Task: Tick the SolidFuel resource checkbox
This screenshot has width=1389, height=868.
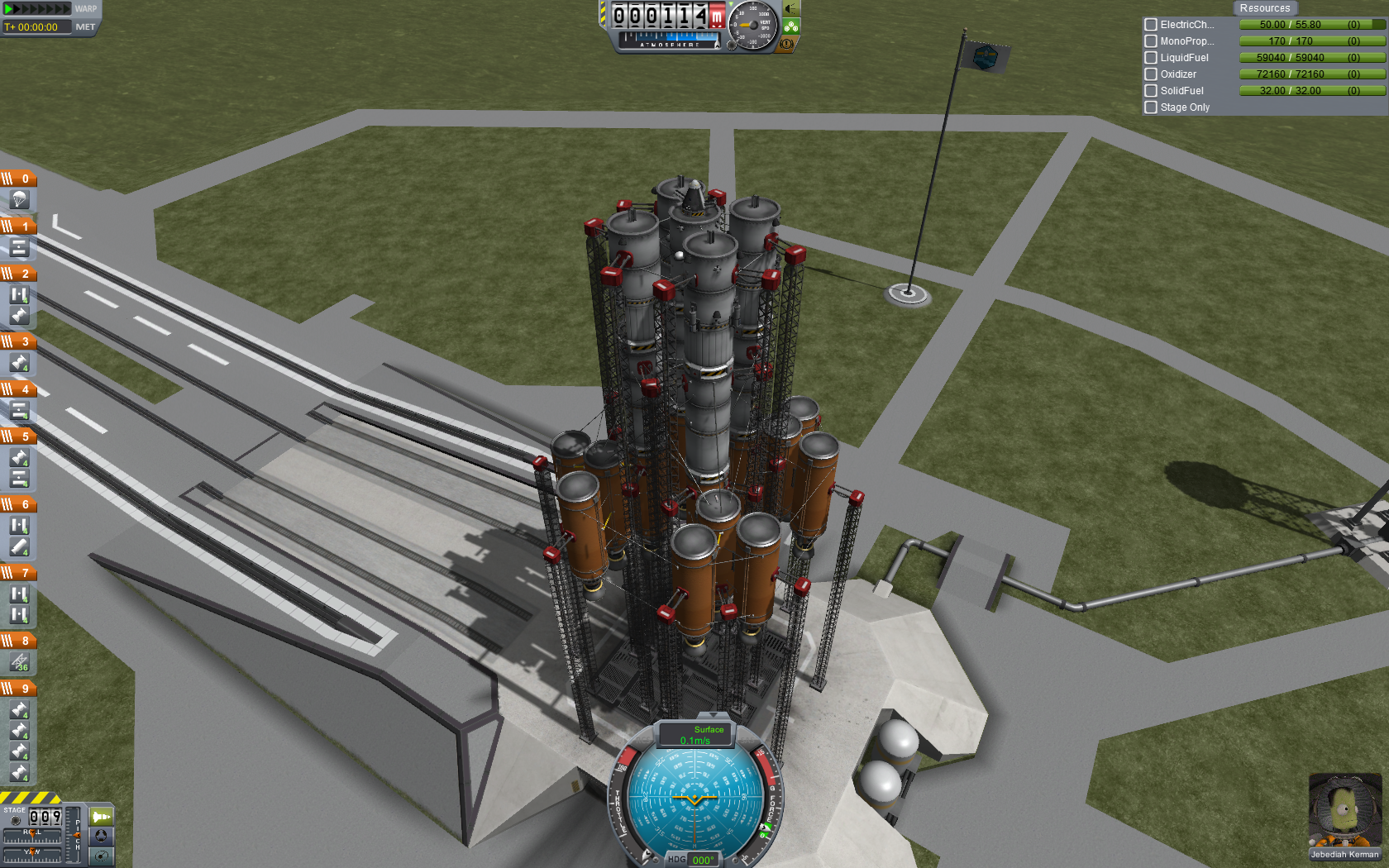Action: (x=1150, y=91)
